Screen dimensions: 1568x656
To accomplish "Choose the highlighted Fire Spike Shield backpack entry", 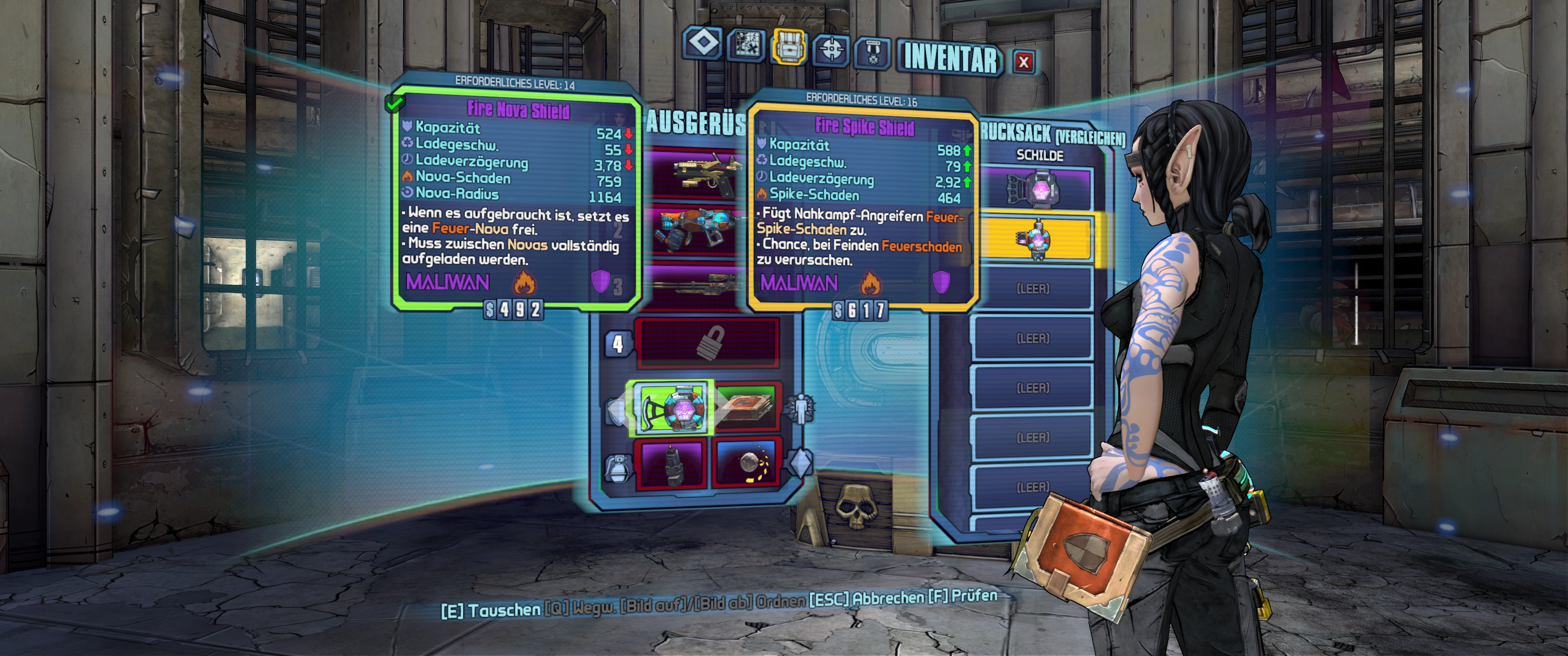I will (1035, 239).
